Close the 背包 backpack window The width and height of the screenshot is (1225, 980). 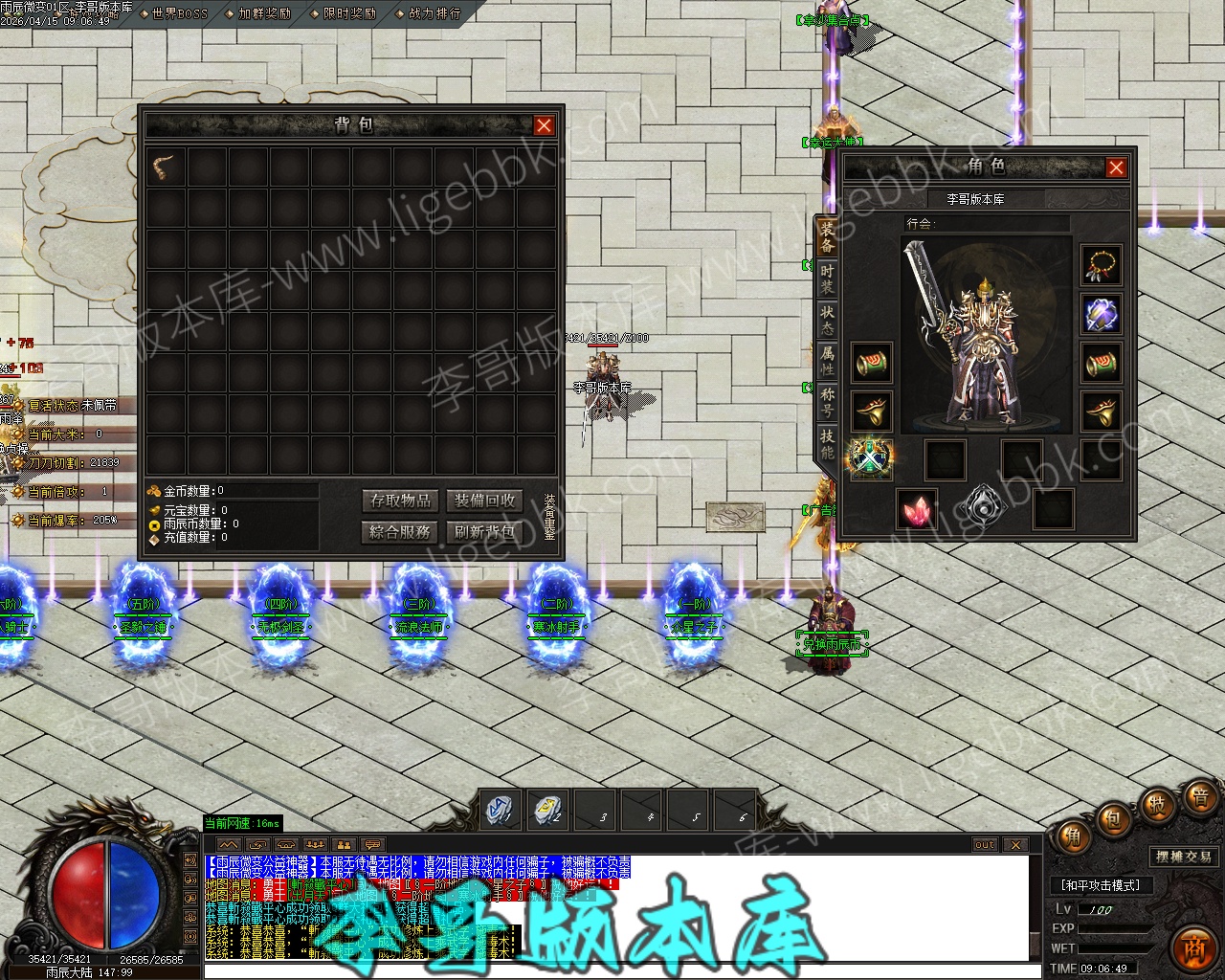(544, 125)
